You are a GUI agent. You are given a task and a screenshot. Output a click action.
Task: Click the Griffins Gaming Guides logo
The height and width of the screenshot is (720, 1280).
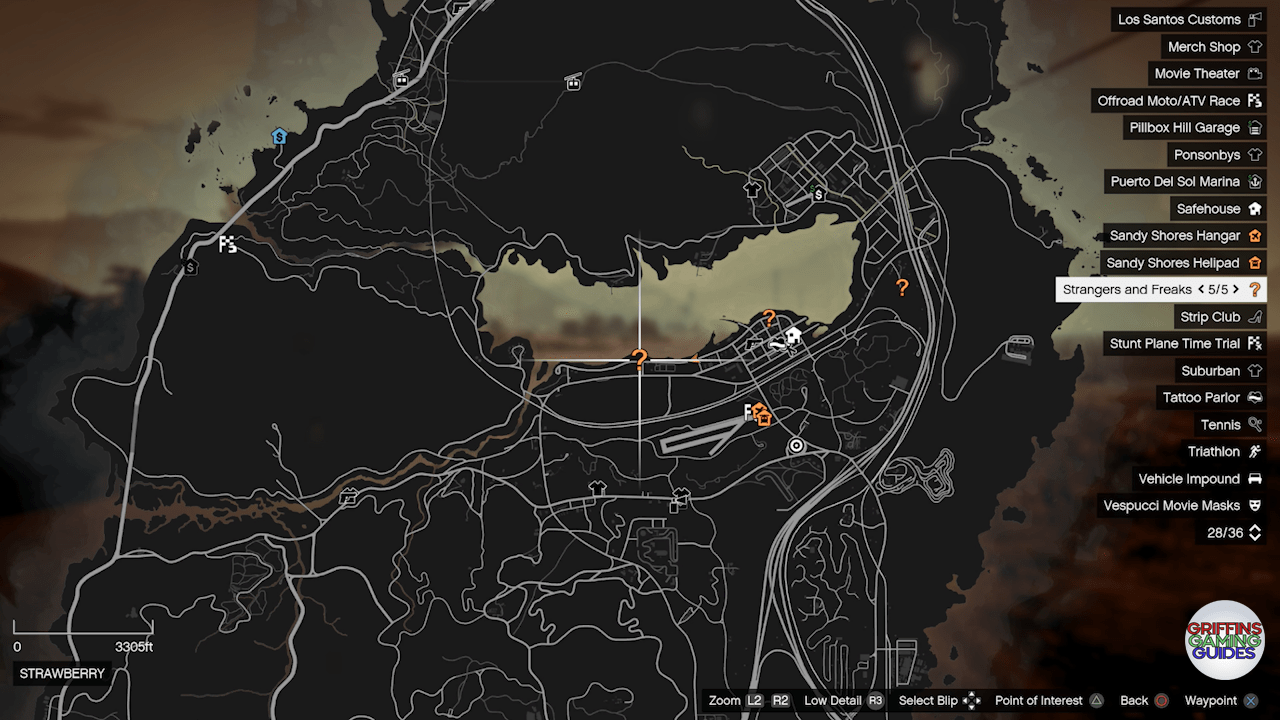pyautogui.click(x=1224, y=638)
